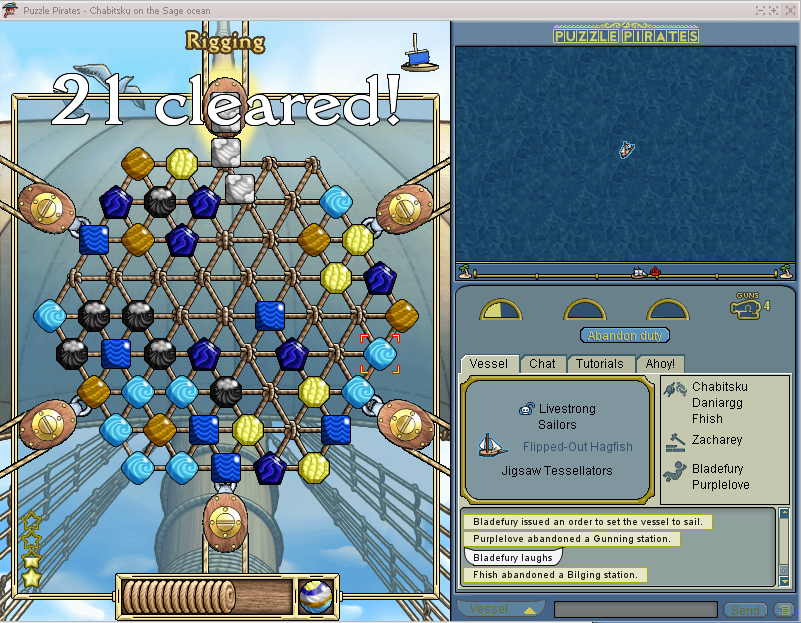Click the chat log scroll-down arrow
Screen dimensions: 801x623
[x=782, y=579]
